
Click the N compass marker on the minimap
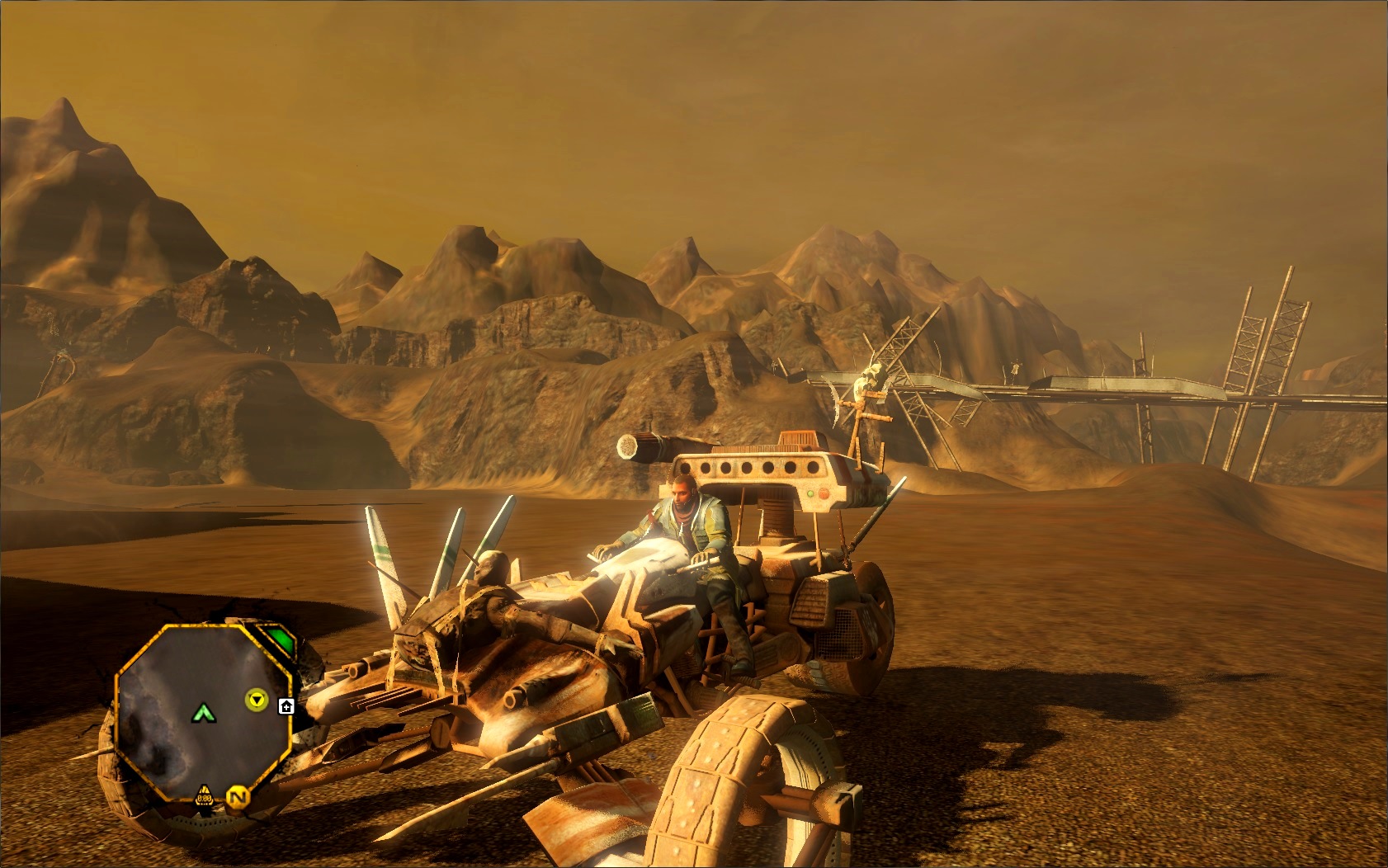[238, 797]
